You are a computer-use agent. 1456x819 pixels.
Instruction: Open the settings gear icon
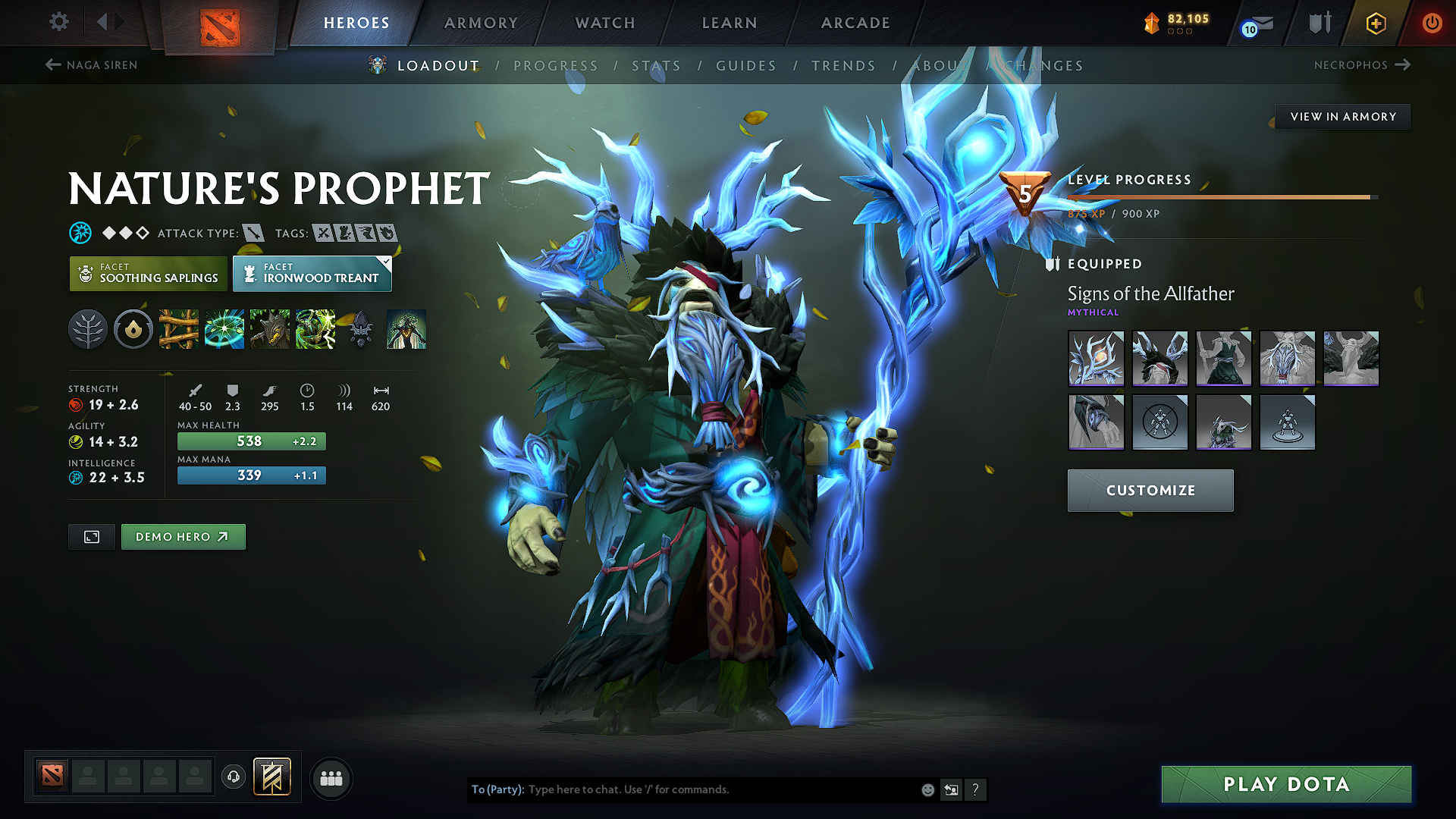click(x=58, y=22)
